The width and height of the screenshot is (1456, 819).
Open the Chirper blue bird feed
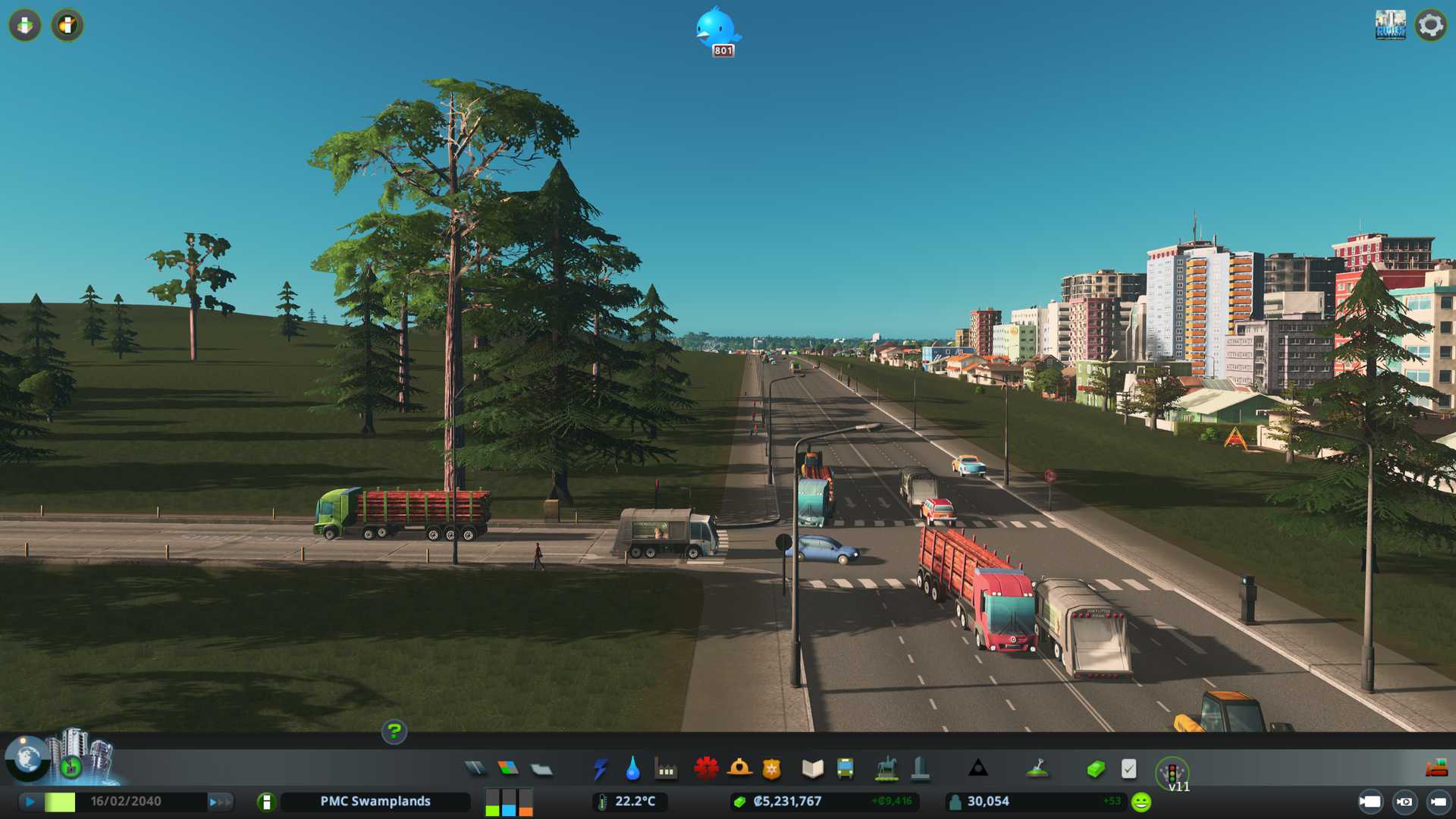[716, 30]
